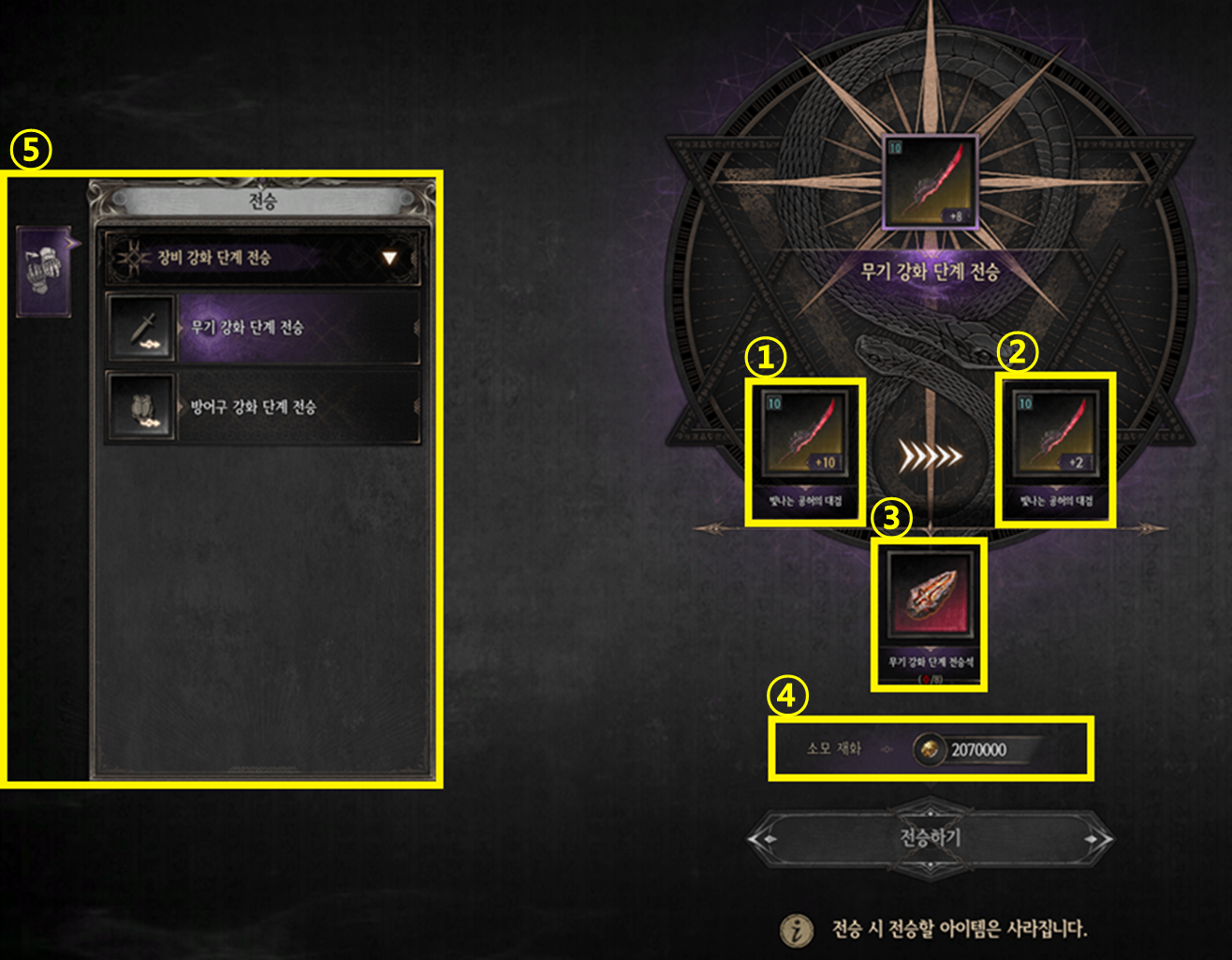Click the +8 result weapon preview slot
The height and width of the screenshot is (960, 1232).
click(930, 182)
